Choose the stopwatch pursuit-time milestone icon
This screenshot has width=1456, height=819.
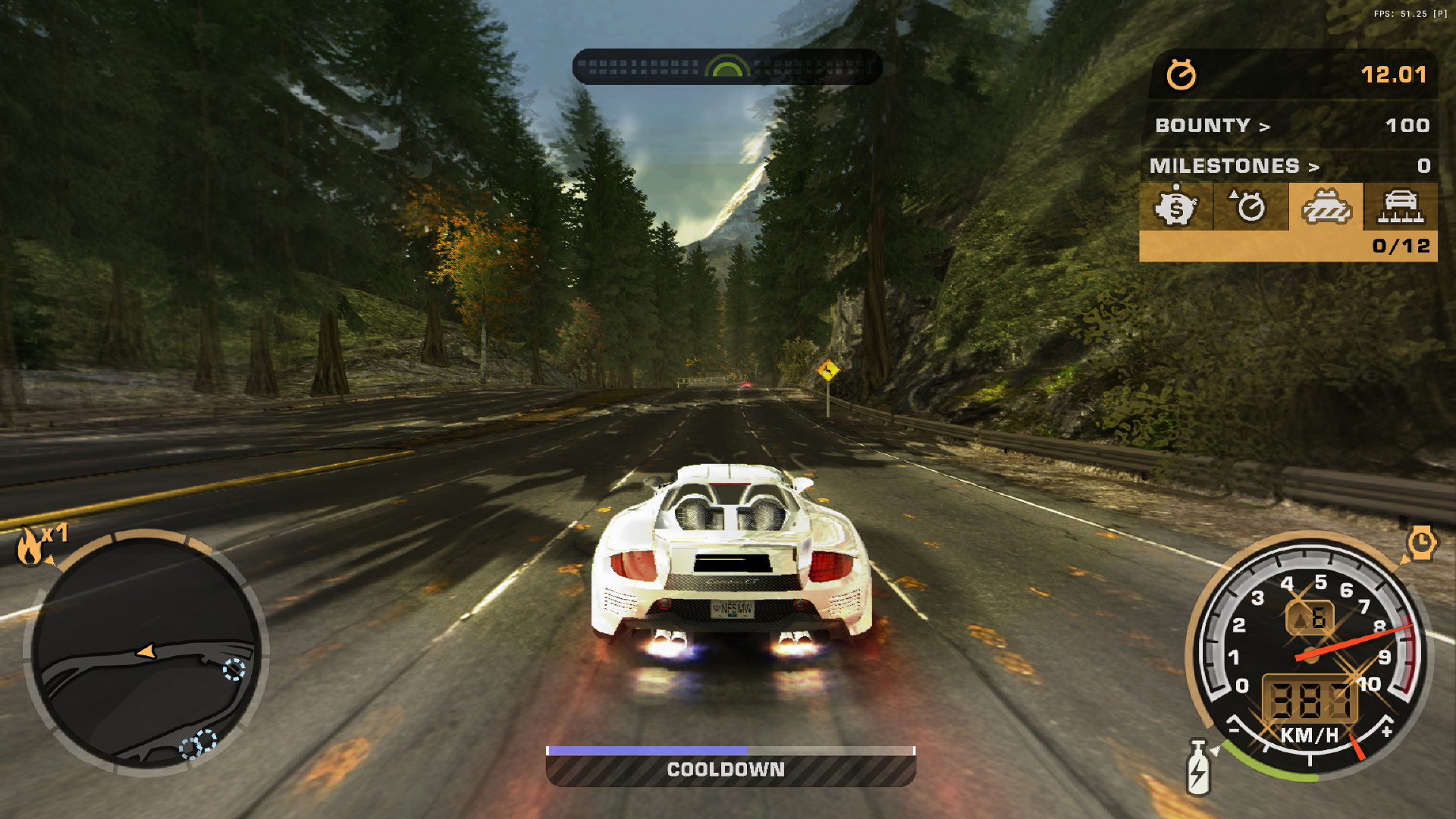[x=1250, y=206]
